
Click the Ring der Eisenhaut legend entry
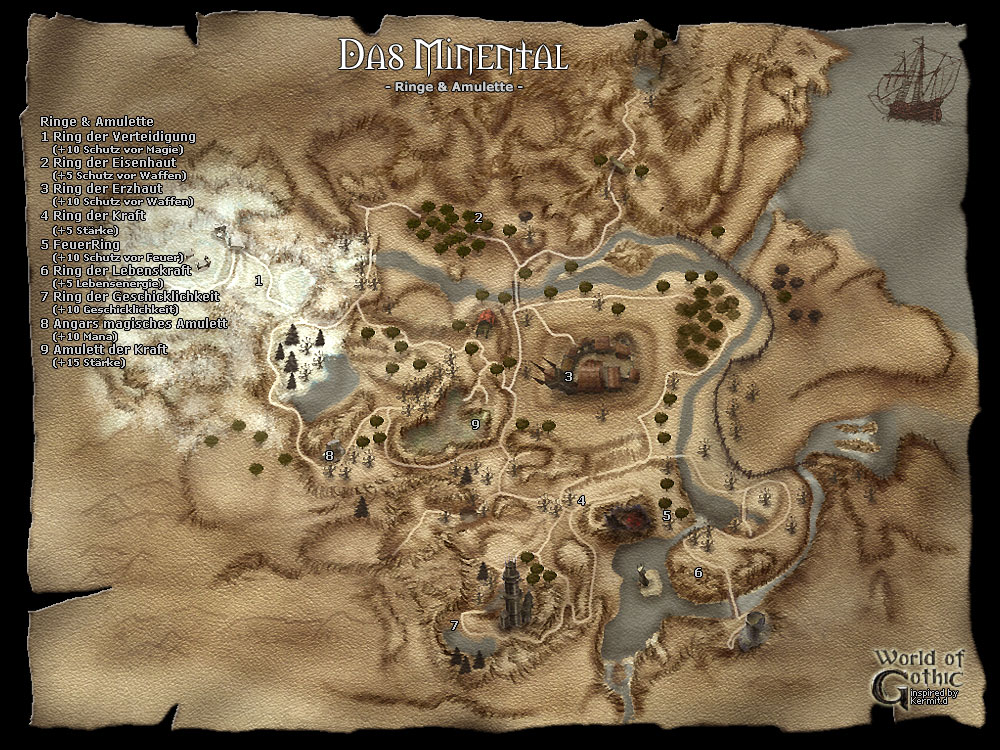tap(112, 162)
